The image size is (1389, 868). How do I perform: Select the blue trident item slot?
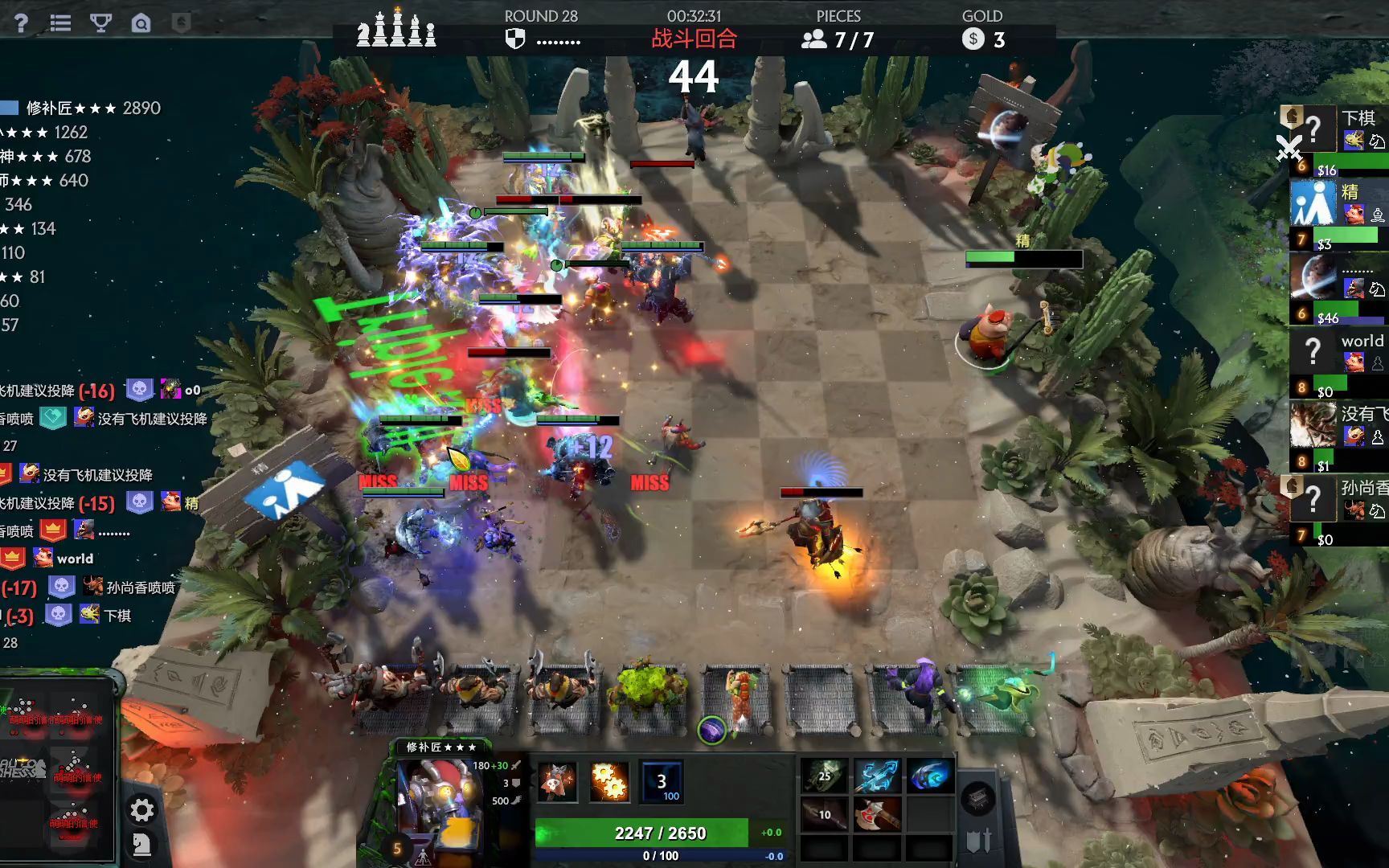[876, 776]
